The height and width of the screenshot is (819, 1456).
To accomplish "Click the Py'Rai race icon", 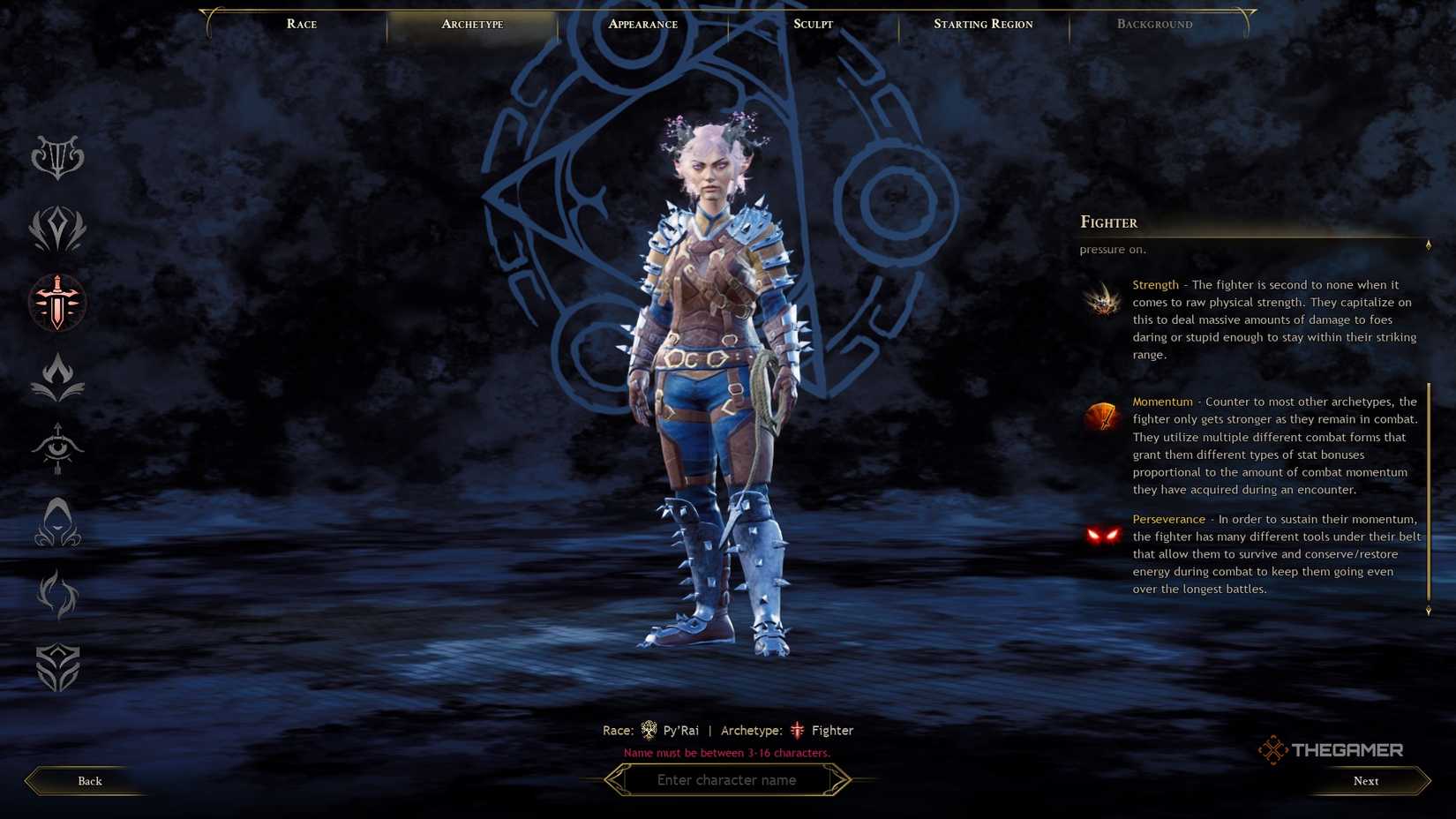I will point(649,730).
